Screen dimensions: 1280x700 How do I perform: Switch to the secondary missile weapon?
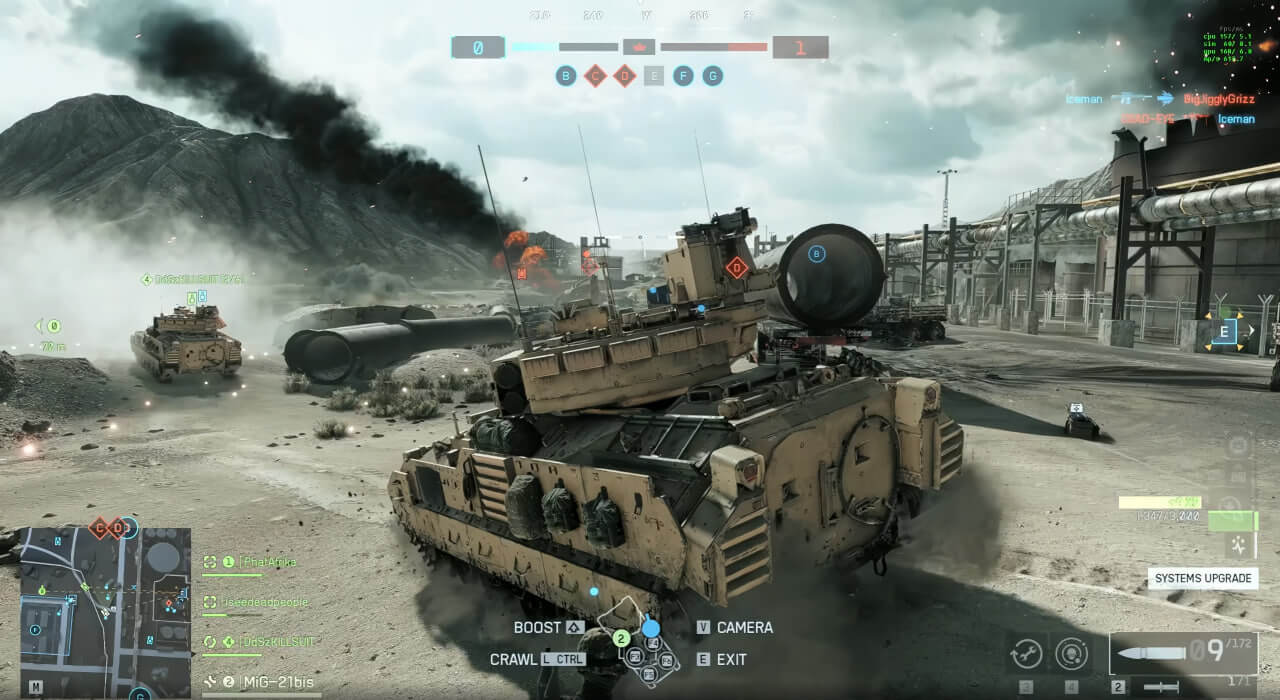1160,687
